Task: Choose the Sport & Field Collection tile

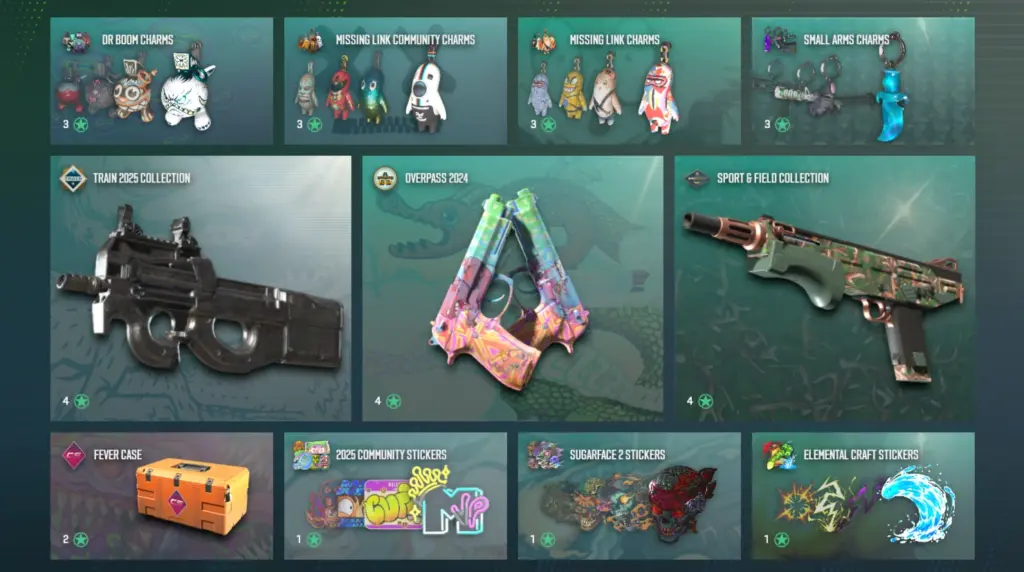Action: 824,288
